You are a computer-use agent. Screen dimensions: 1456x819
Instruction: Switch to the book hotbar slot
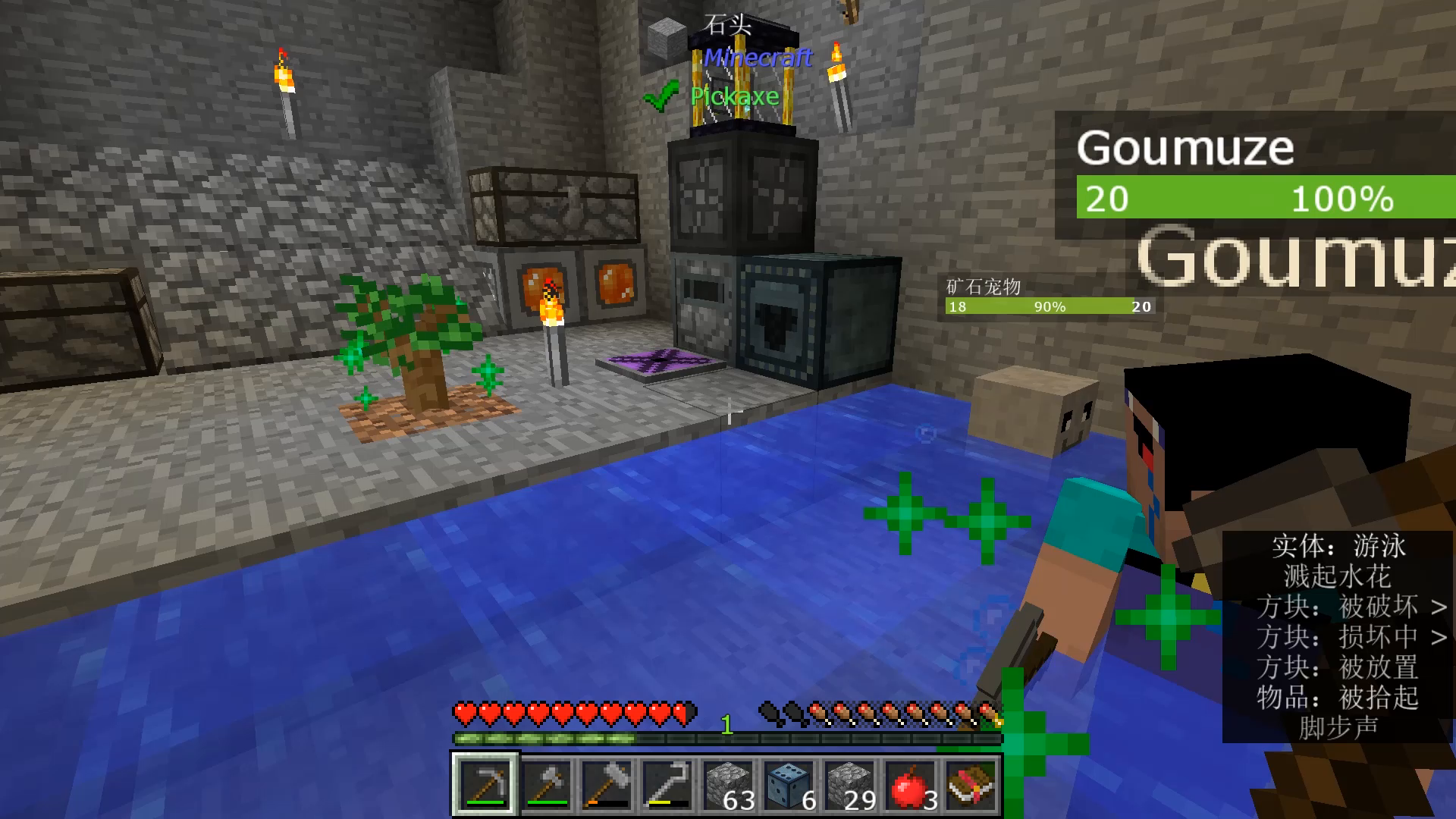[971, 784]
